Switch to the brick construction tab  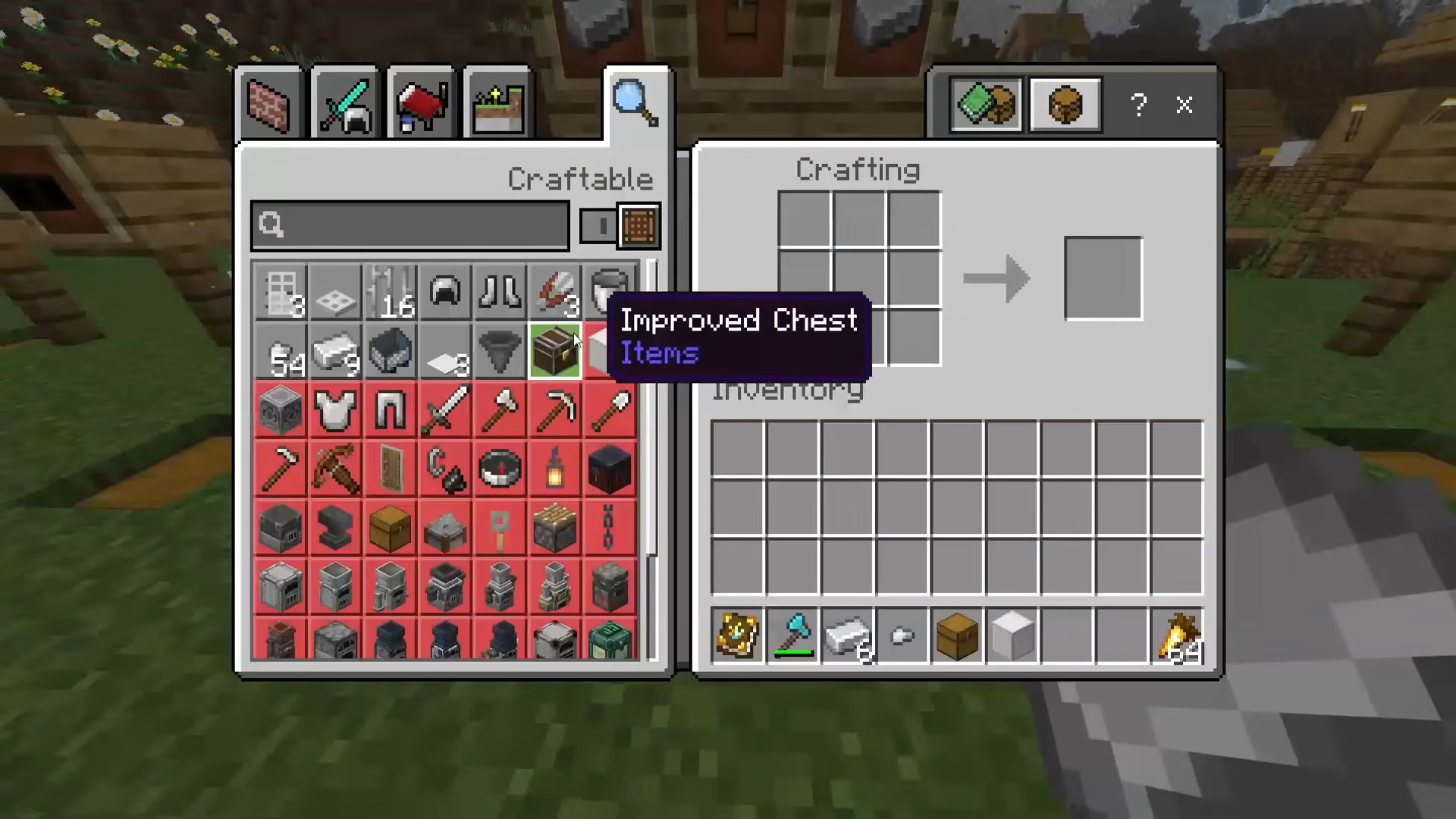[x=269, y=105]
